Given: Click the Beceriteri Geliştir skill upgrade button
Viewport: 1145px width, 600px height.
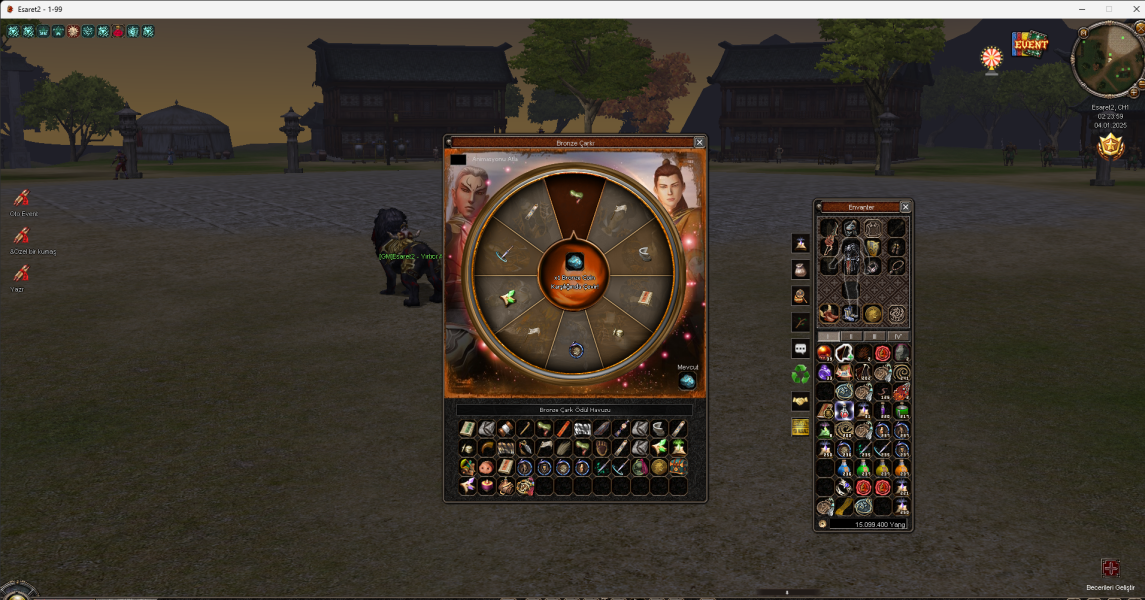Looking at the screenshot, I should pos(1110,568).
